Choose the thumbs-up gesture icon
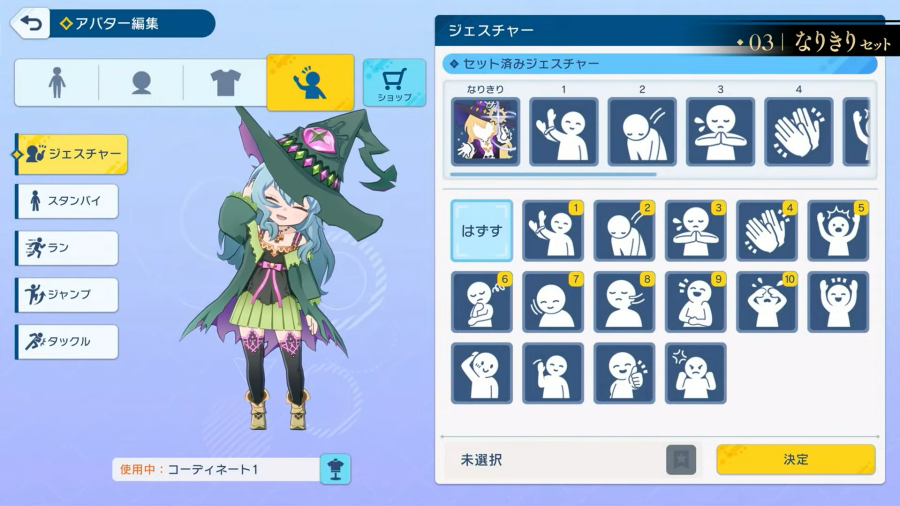This screenshot has width=900, height=506. pyautogui.click(x=624, y=374)
